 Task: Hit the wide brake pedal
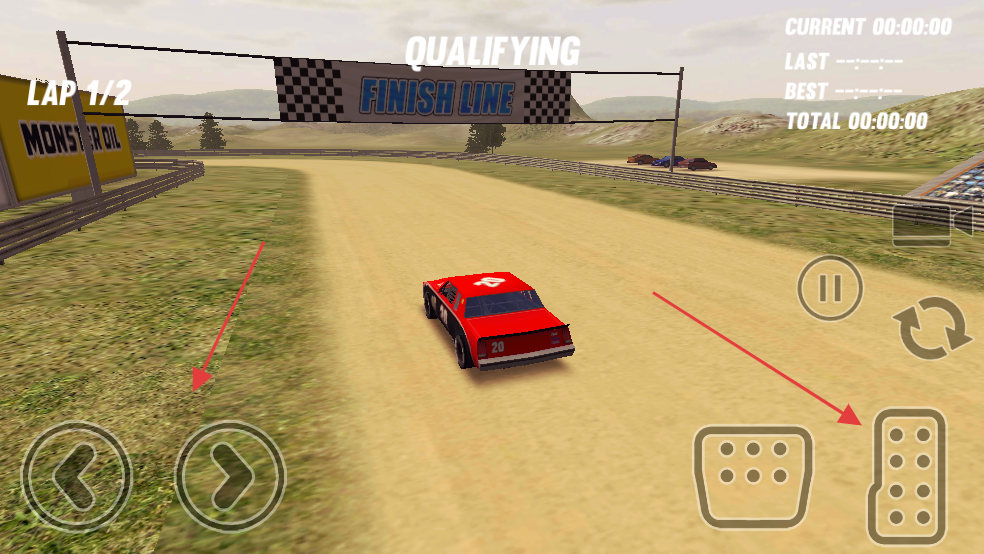point(752,476)
